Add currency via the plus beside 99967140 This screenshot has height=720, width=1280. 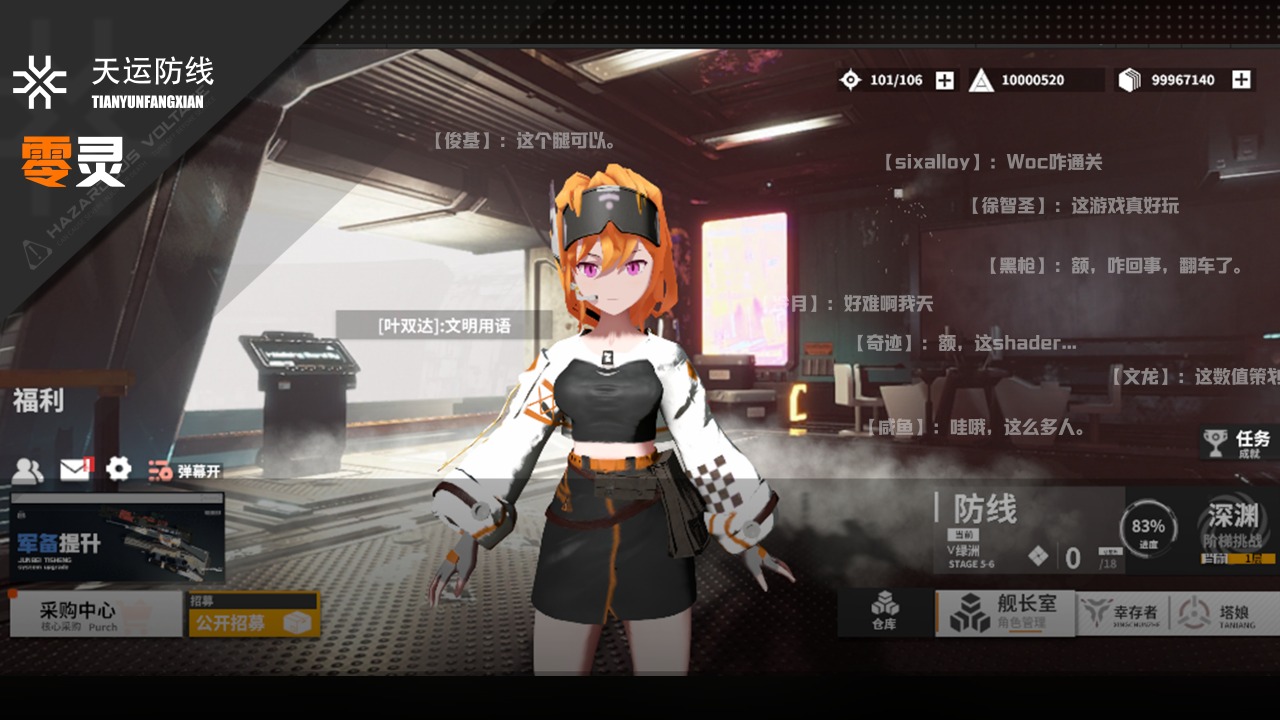(x=1241, y=80)
